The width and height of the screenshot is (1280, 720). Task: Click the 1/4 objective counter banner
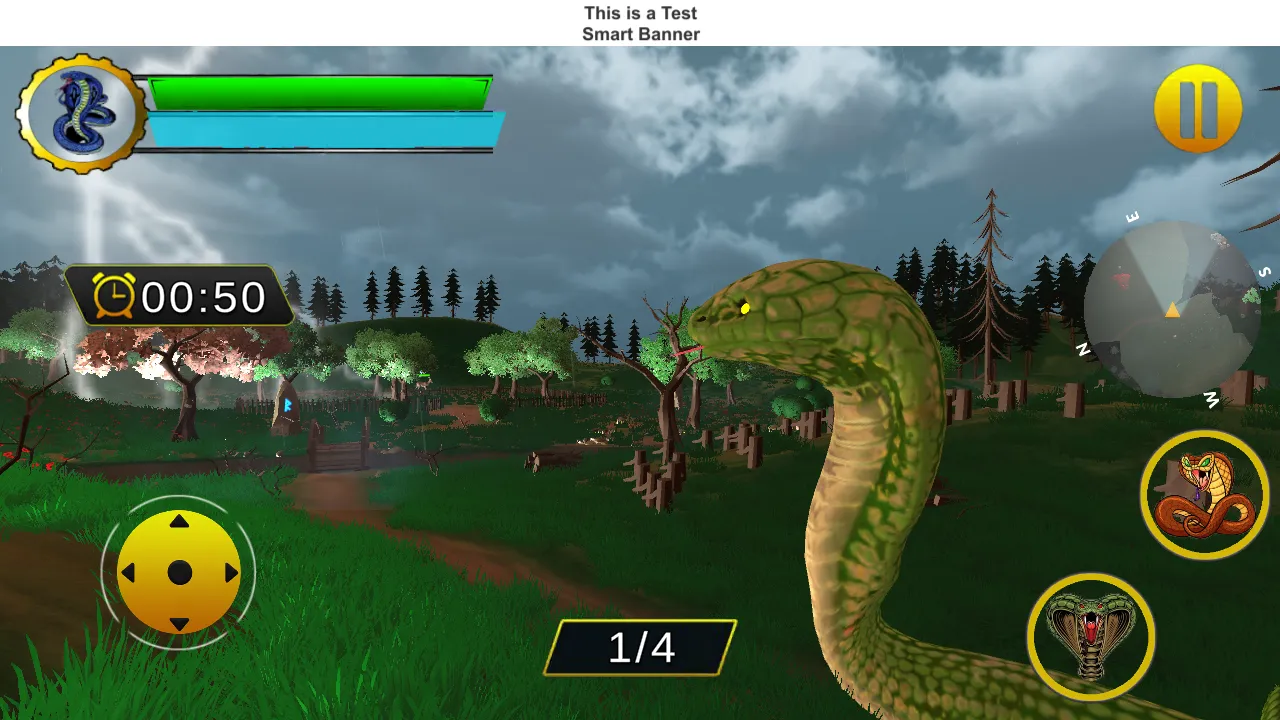639,646
